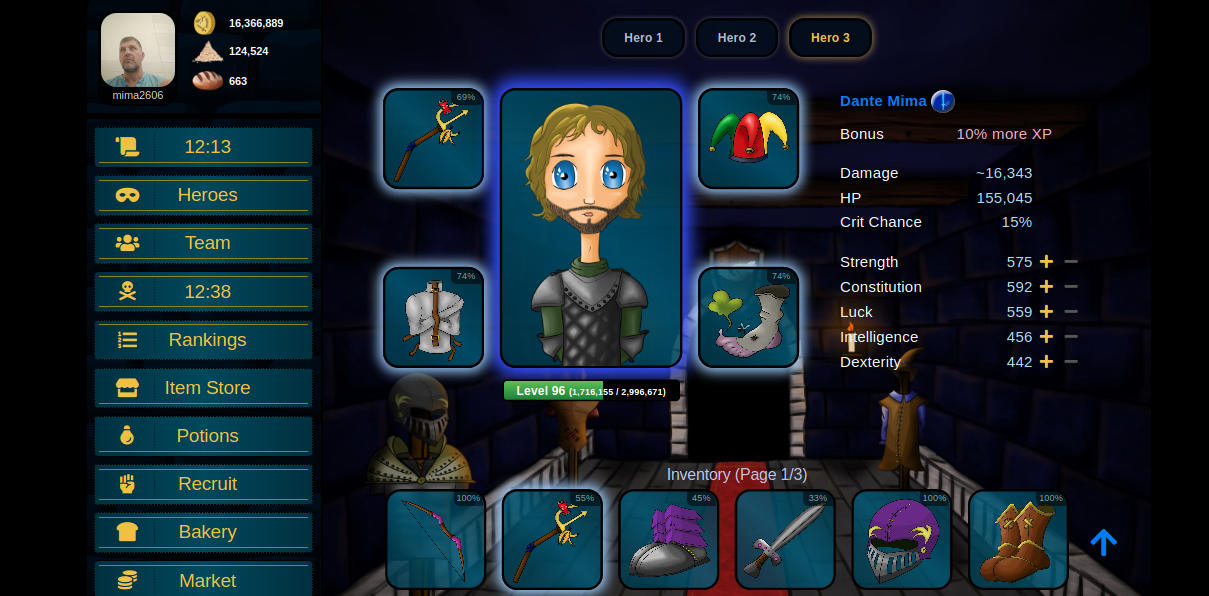Click the equipped jester hat slot

(748, 139)
